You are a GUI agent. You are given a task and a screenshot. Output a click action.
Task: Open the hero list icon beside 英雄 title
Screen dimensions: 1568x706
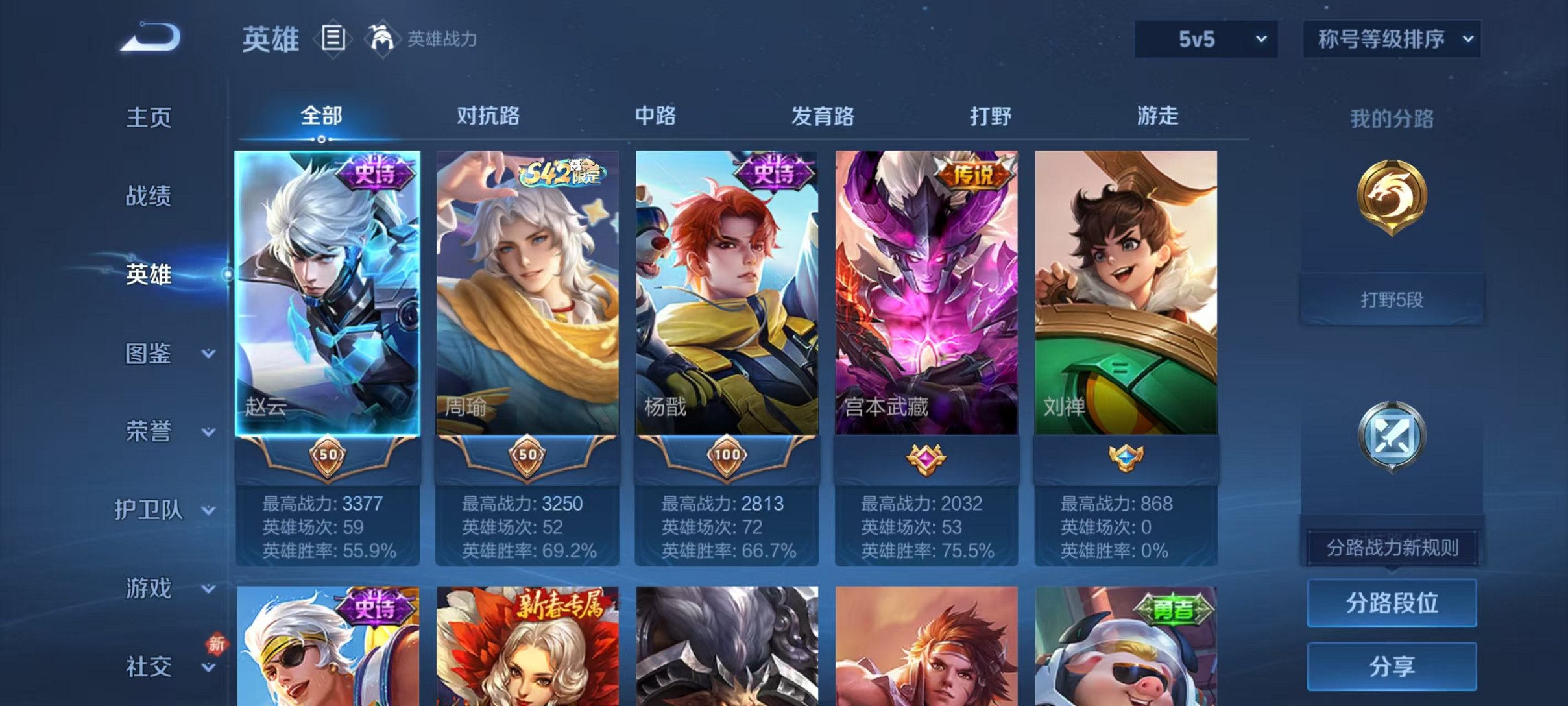pyautogui.click(x=333, y=39)
